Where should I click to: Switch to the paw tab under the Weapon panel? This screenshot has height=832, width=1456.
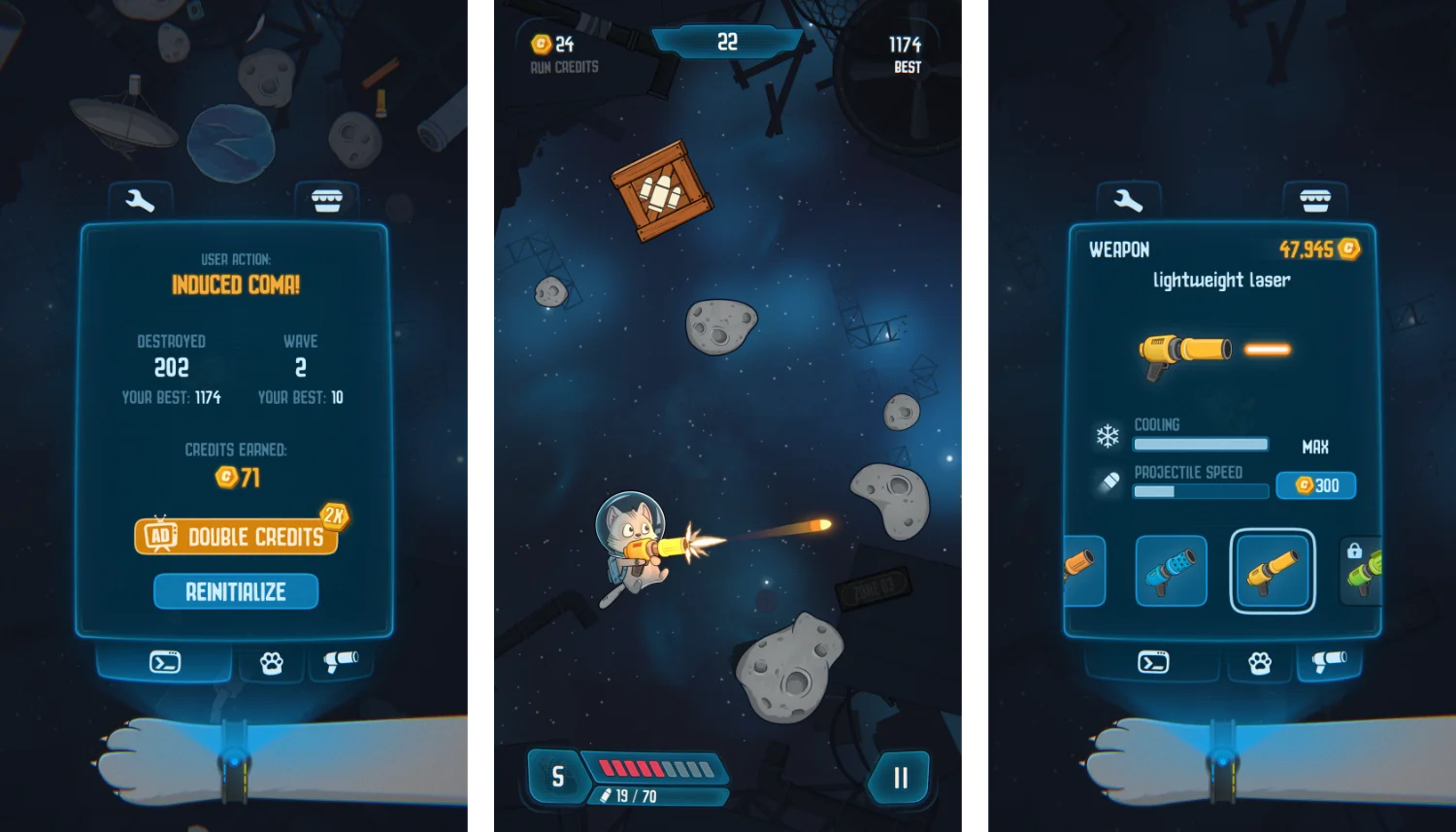tap(1260, 663)
